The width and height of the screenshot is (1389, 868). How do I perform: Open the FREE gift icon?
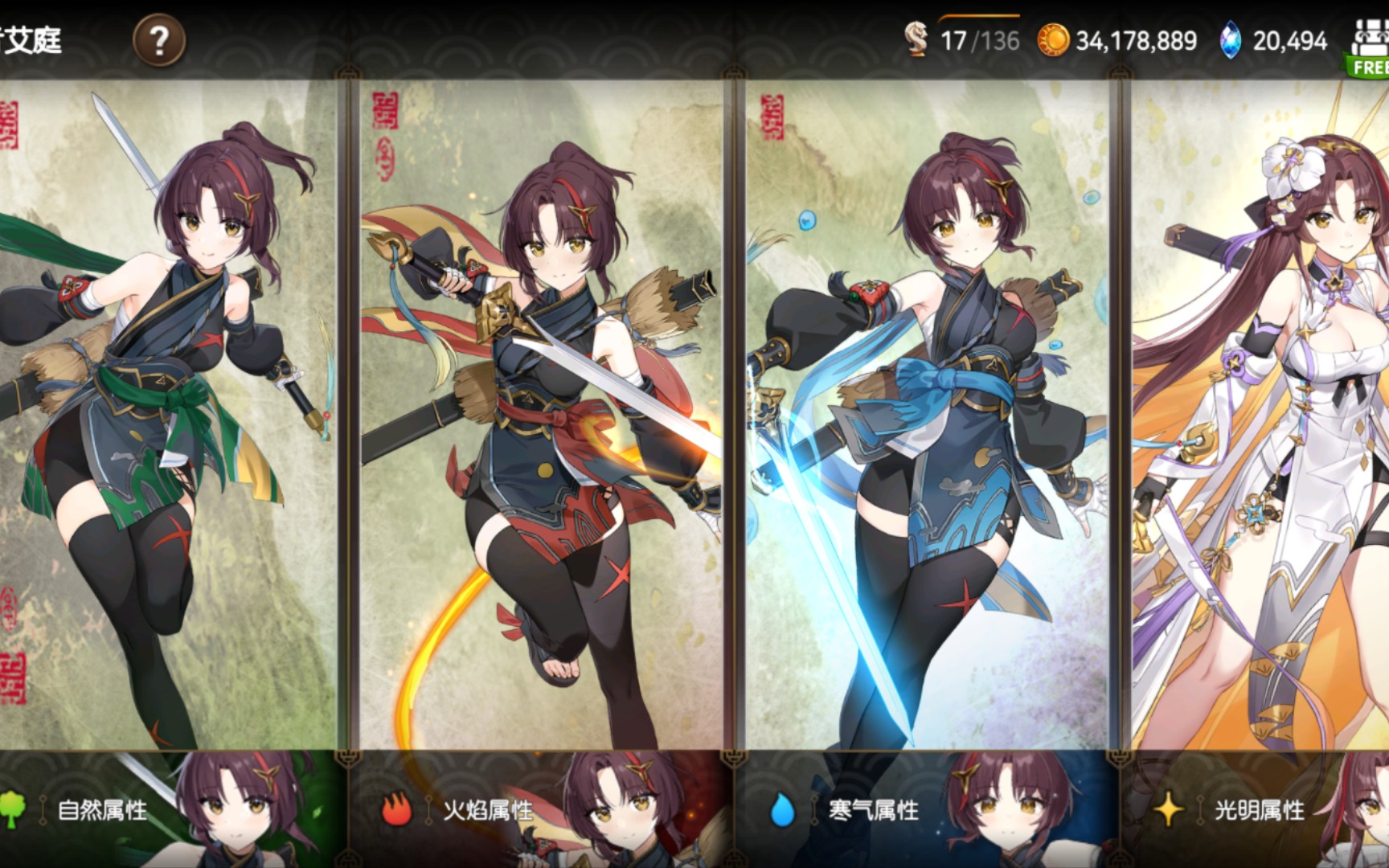(x=1369, y=48)
